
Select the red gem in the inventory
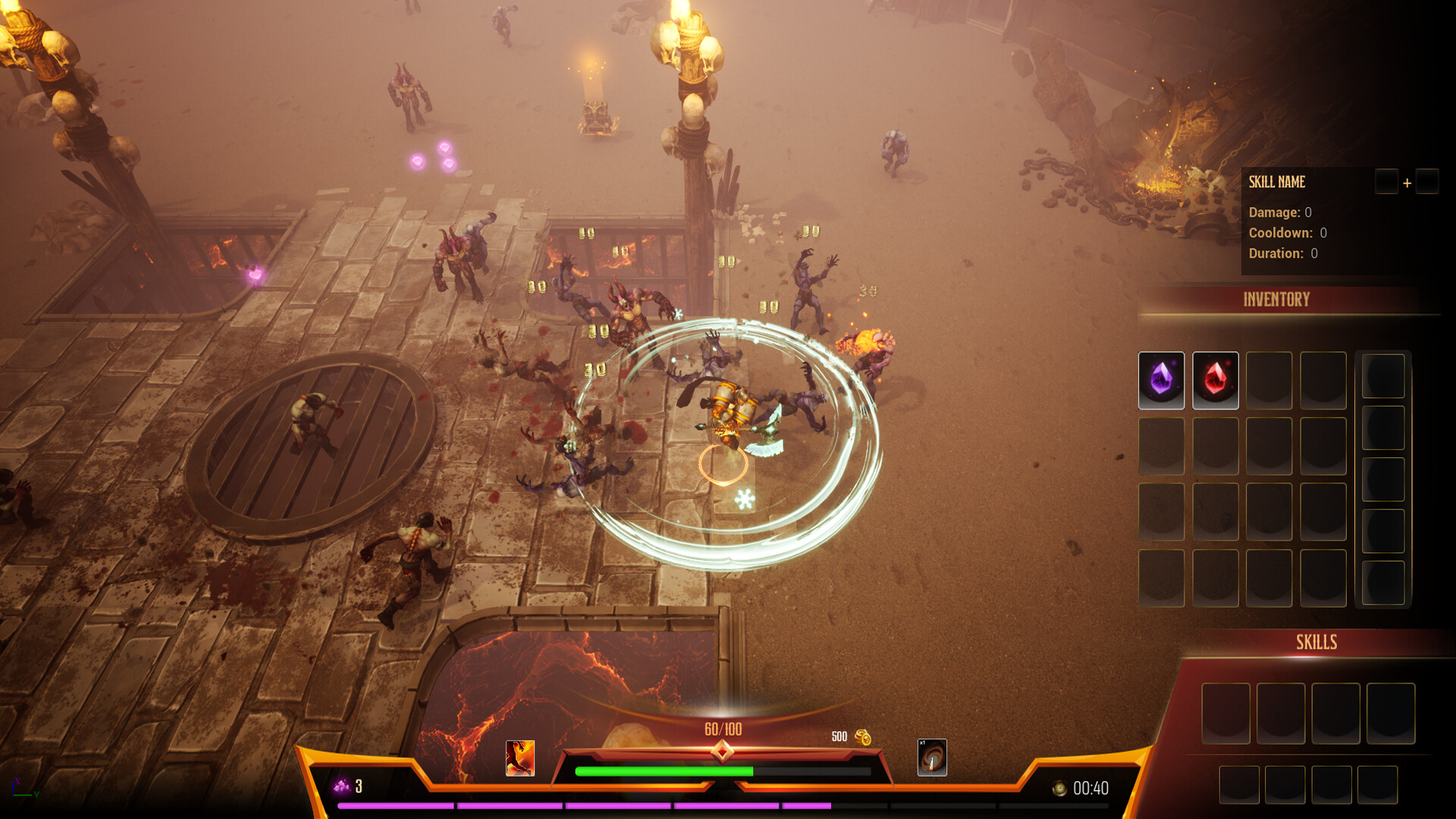(x=1215, y=380)
